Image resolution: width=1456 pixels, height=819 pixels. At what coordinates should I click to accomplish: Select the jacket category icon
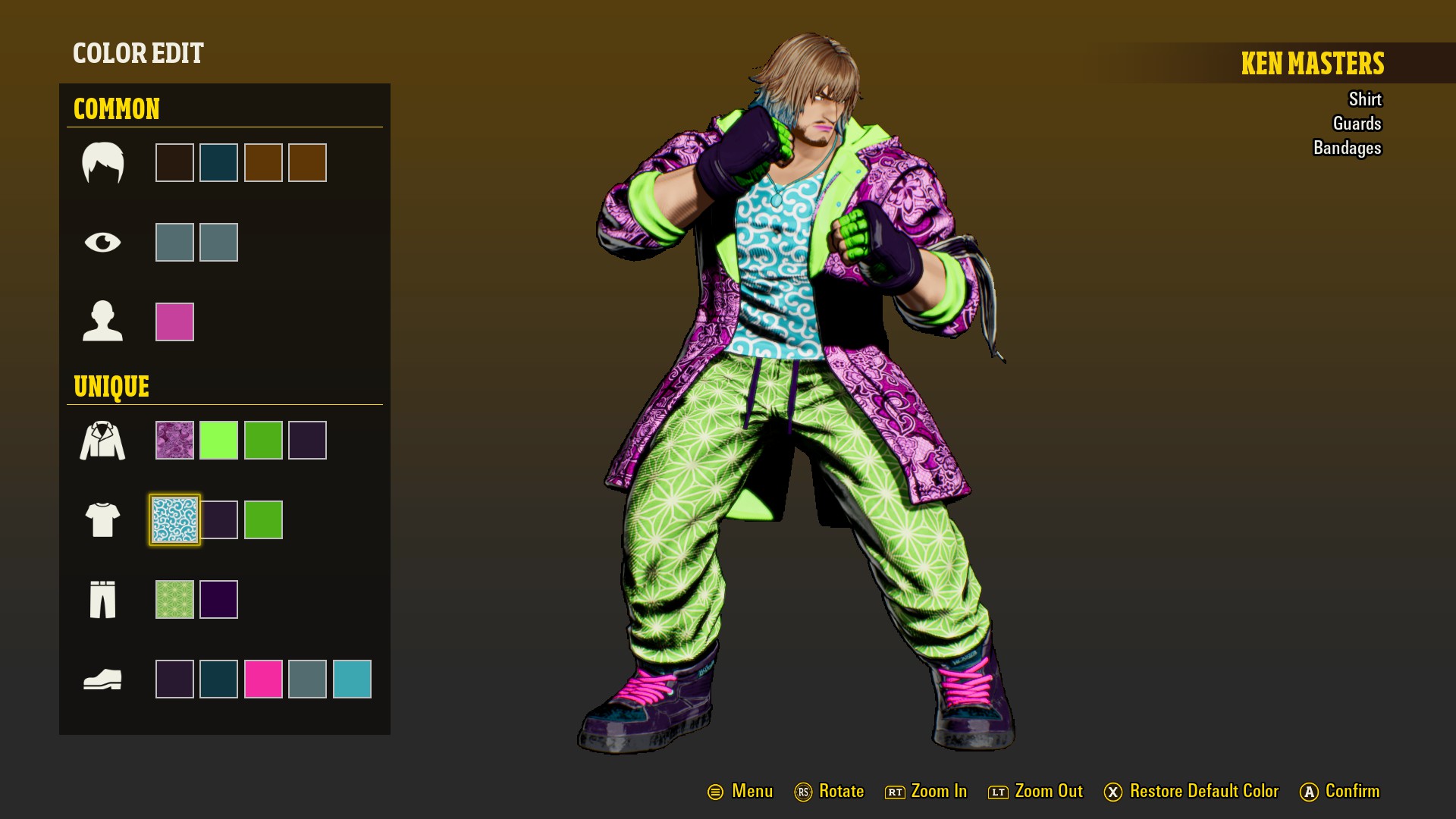click(x=102, y=441)
